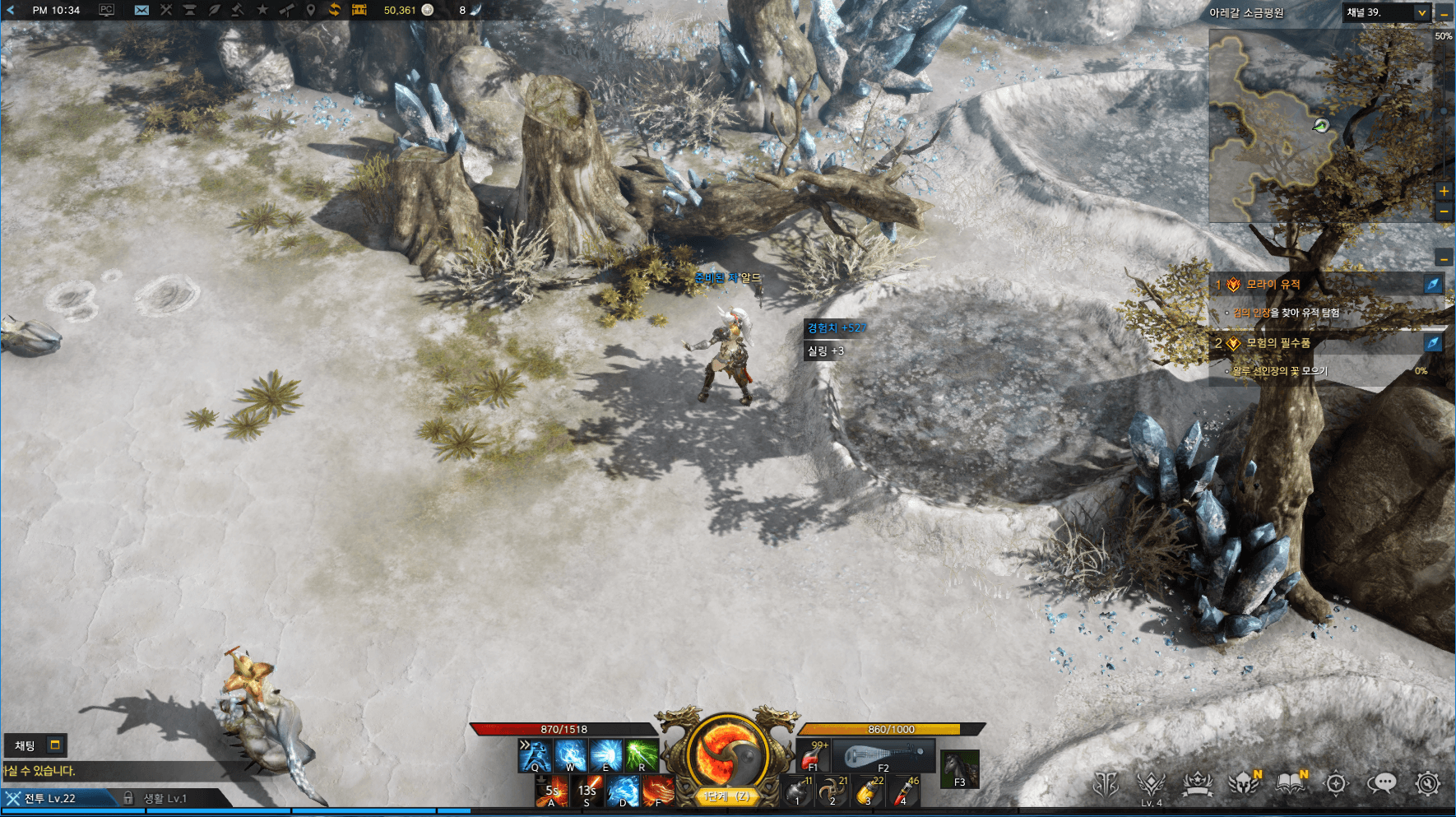Activate the blue D skill icon
Image resolution: width=1456 pixels, height=817 pixels.
click(x=623, y=791)
